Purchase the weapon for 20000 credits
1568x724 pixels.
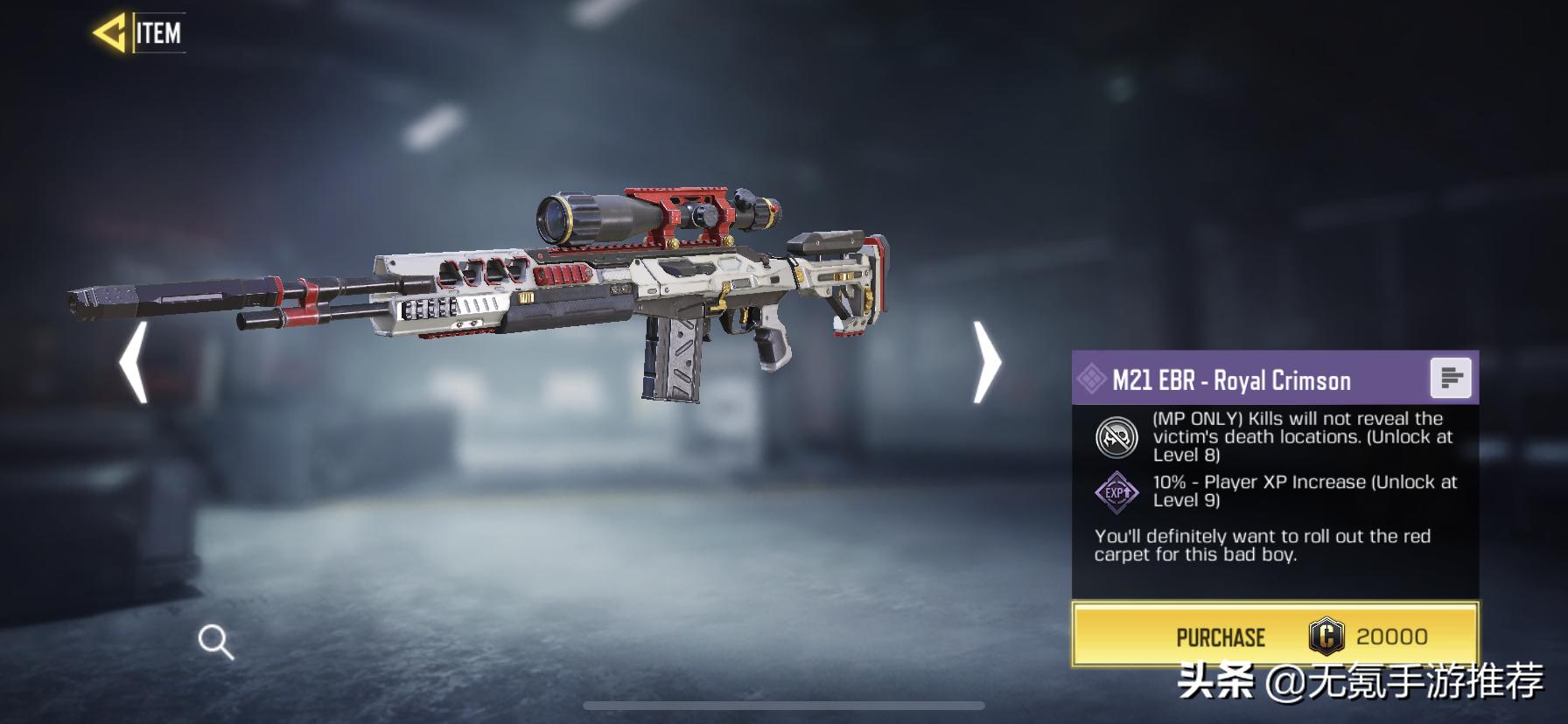[1275, 636]
